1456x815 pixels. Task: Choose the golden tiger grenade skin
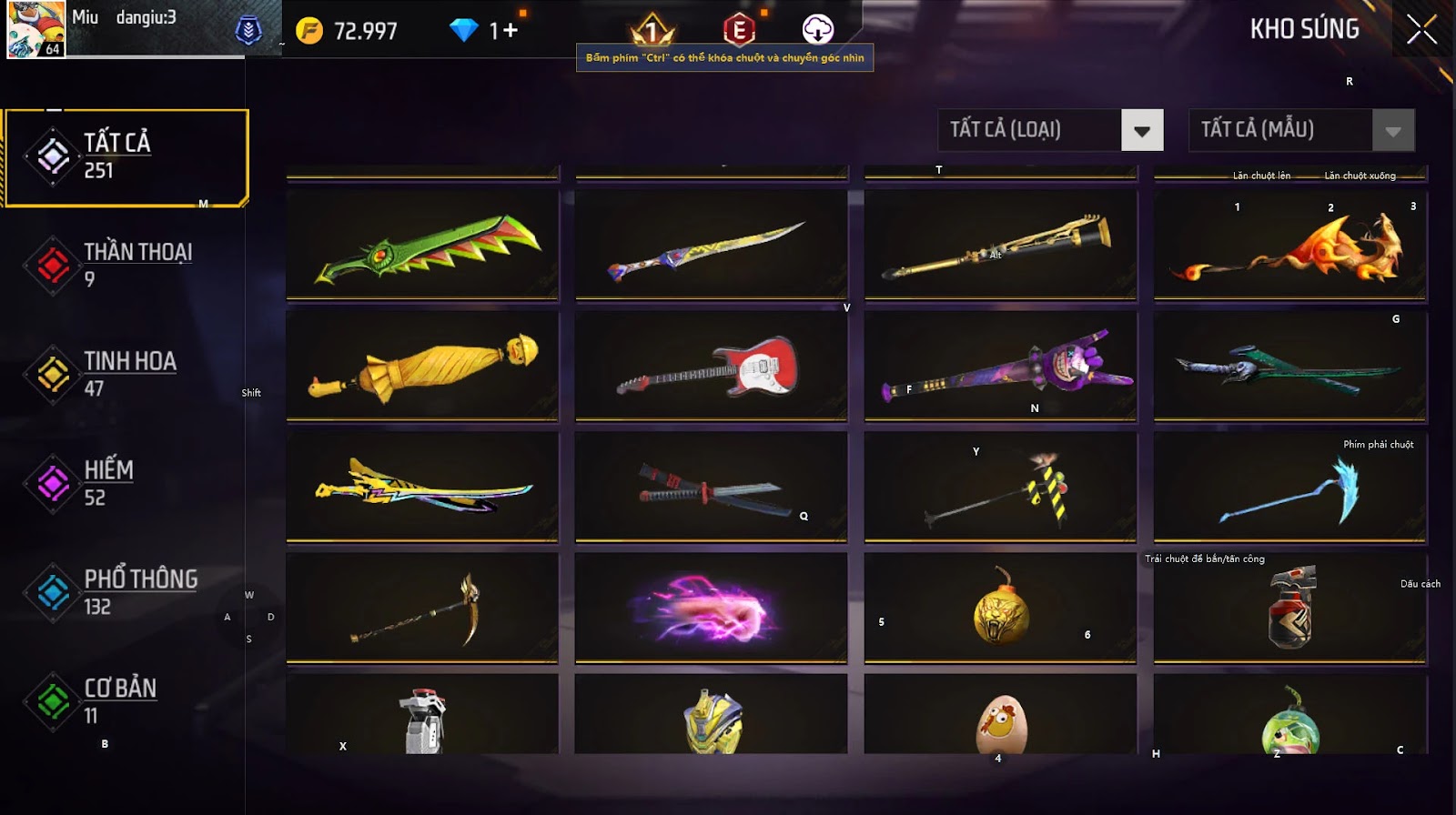click(1000, 608)
